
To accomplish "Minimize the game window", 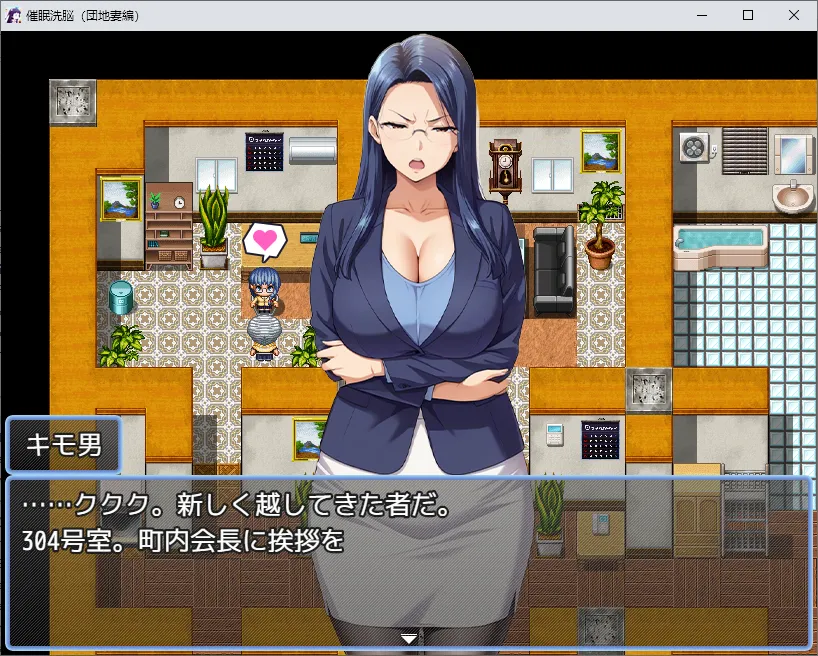I will [x=701, y=15].
